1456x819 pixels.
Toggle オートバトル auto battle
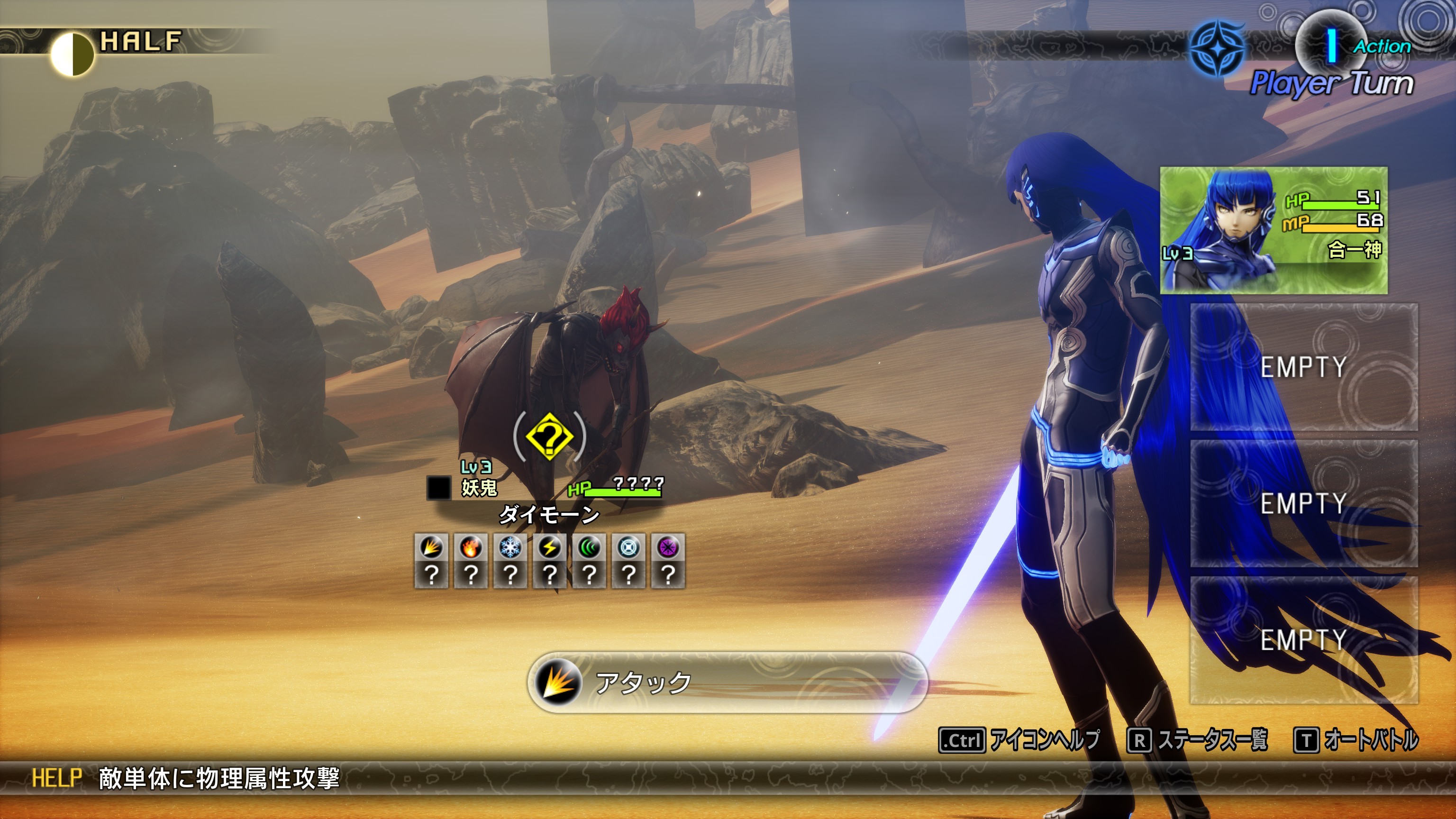click(1356, 740)
